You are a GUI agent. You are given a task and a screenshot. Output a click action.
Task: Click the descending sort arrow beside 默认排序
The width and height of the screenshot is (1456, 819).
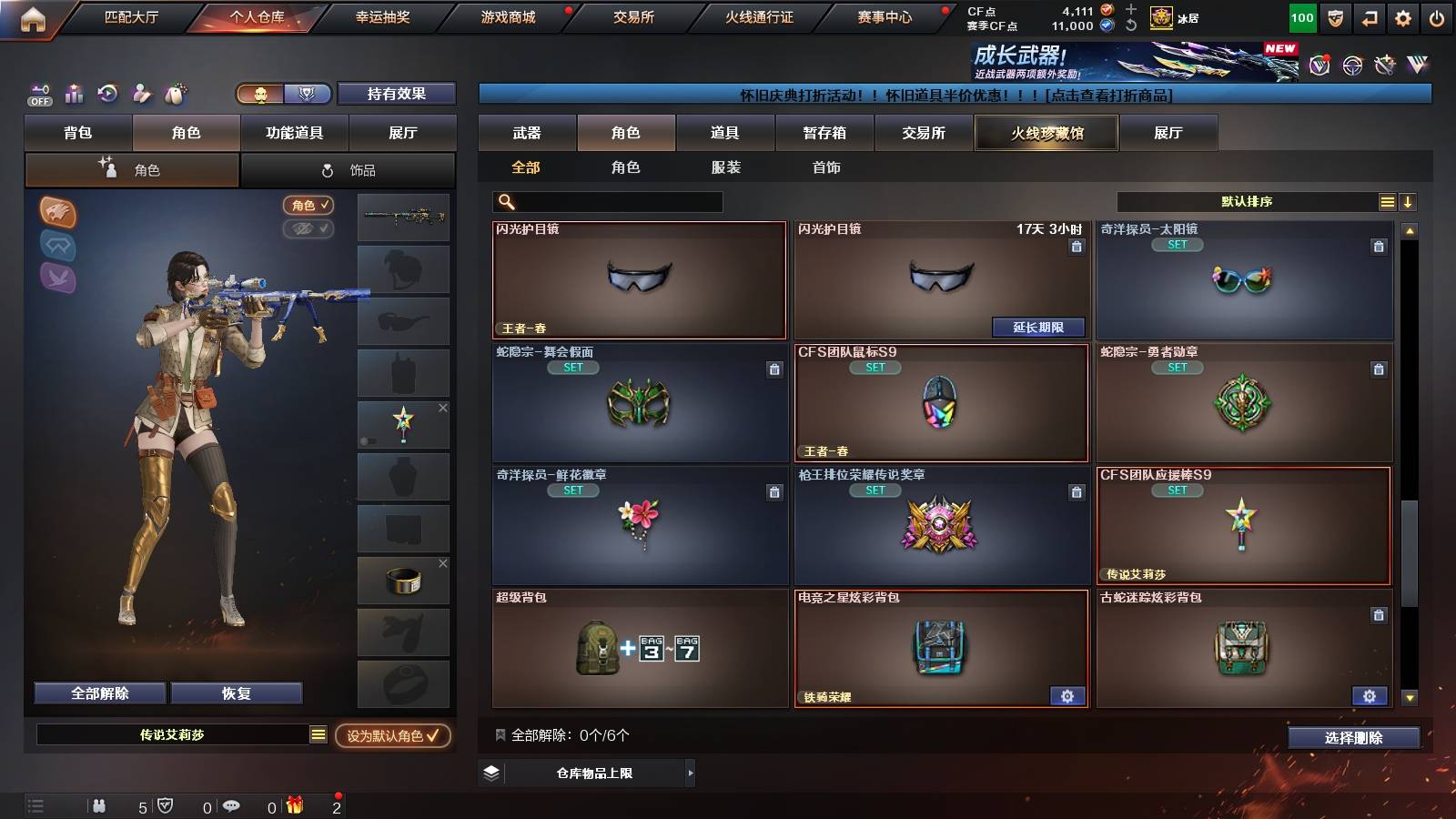tap(1409, 202)
